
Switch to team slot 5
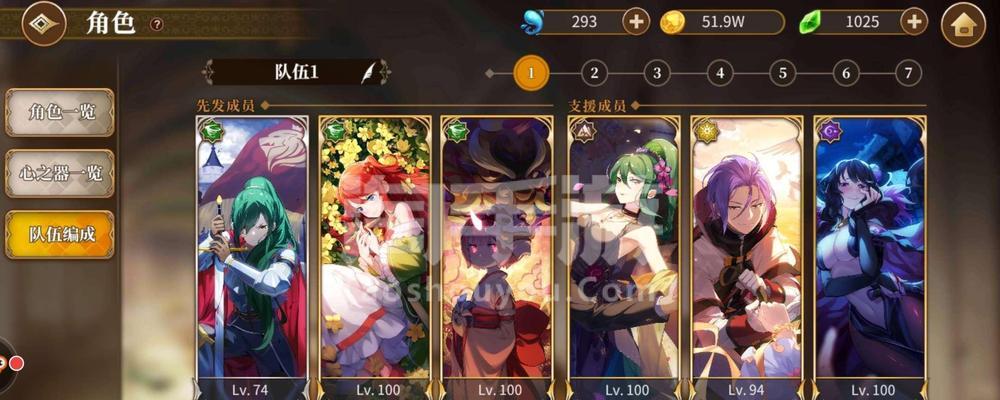(x=783, y=72)
